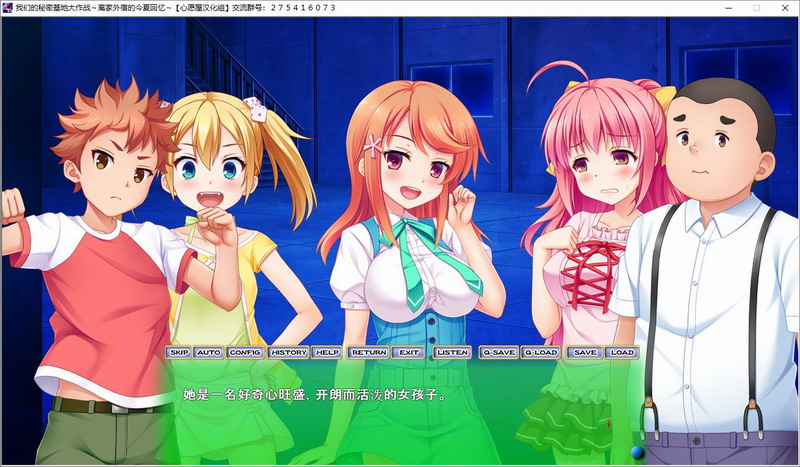The width and height of the screenshot is (800, 467).
Task: Close the game window
Action: click(784, 8)
